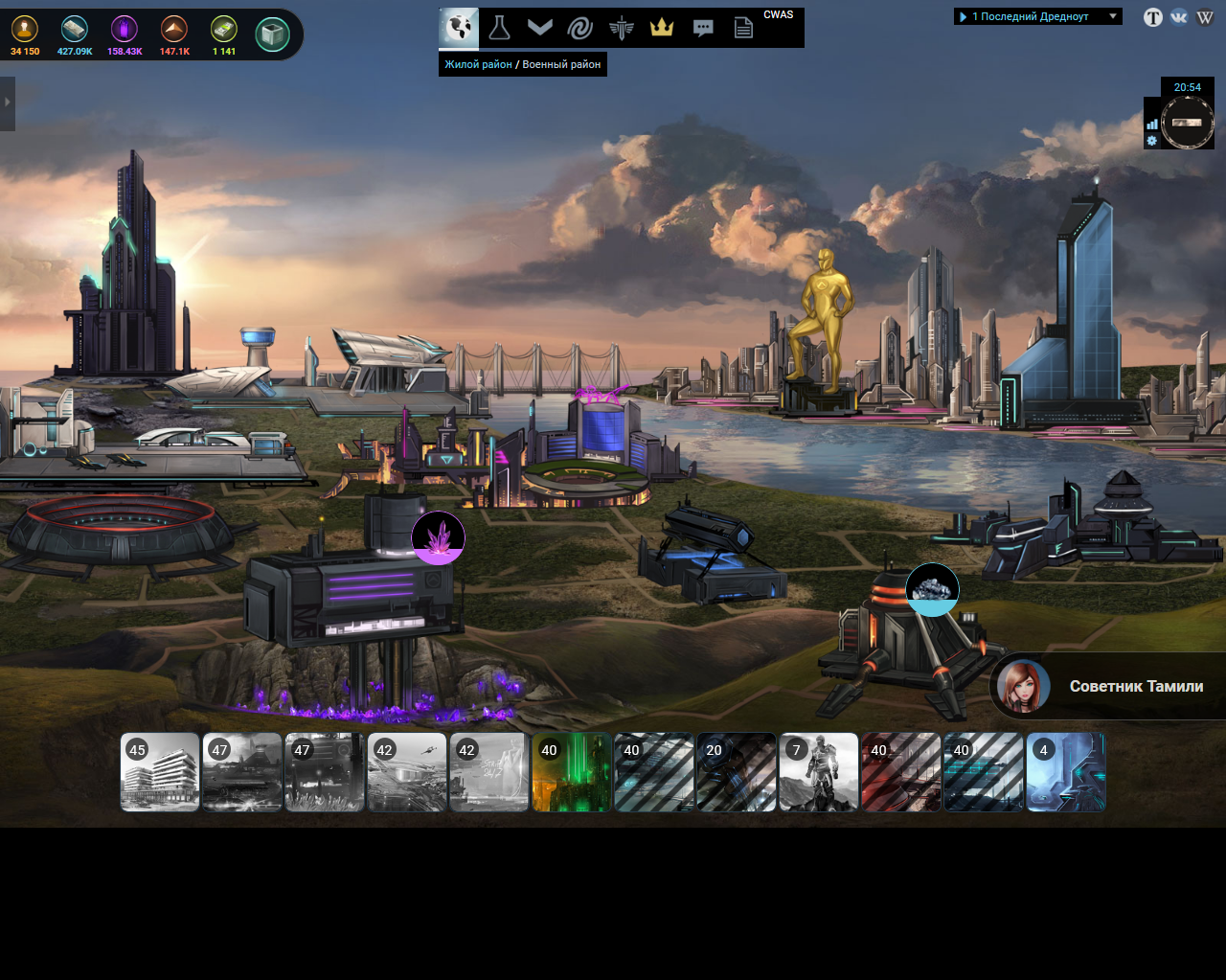Open the galaxy spiral menu
This screenshot has width=1226, height=980.
(580, 28)
